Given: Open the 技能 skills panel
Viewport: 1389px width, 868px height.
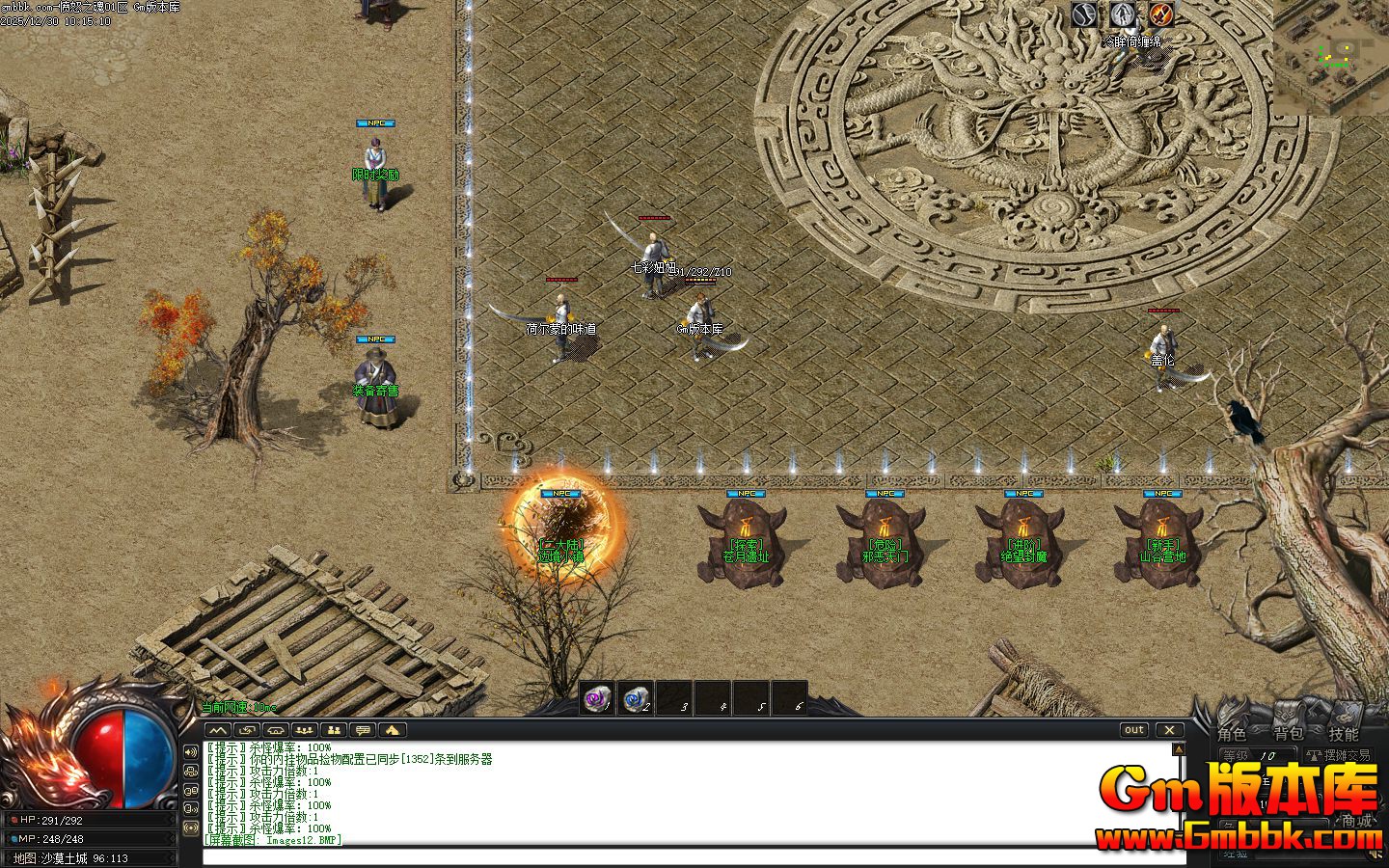Looking at the screenshot, I should point(1343,735).
